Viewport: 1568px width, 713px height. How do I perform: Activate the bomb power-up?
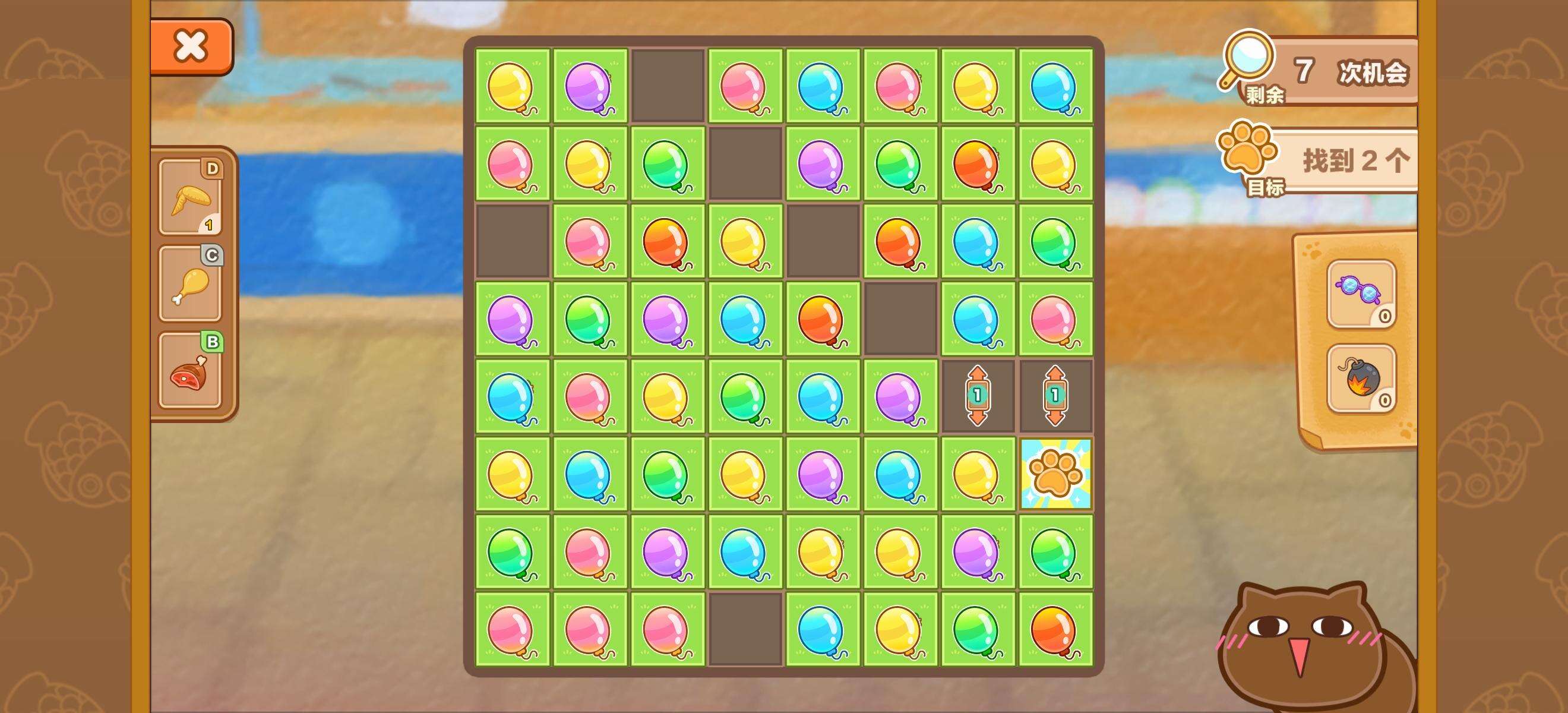pos(1361,378)
